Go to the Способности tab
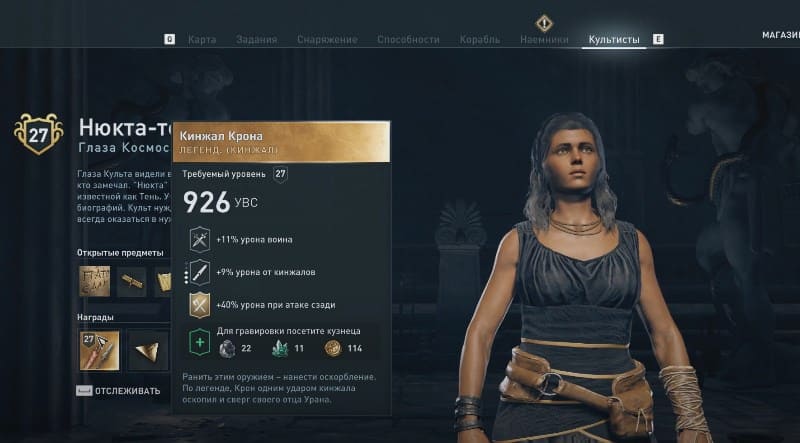 coord(408,40)
